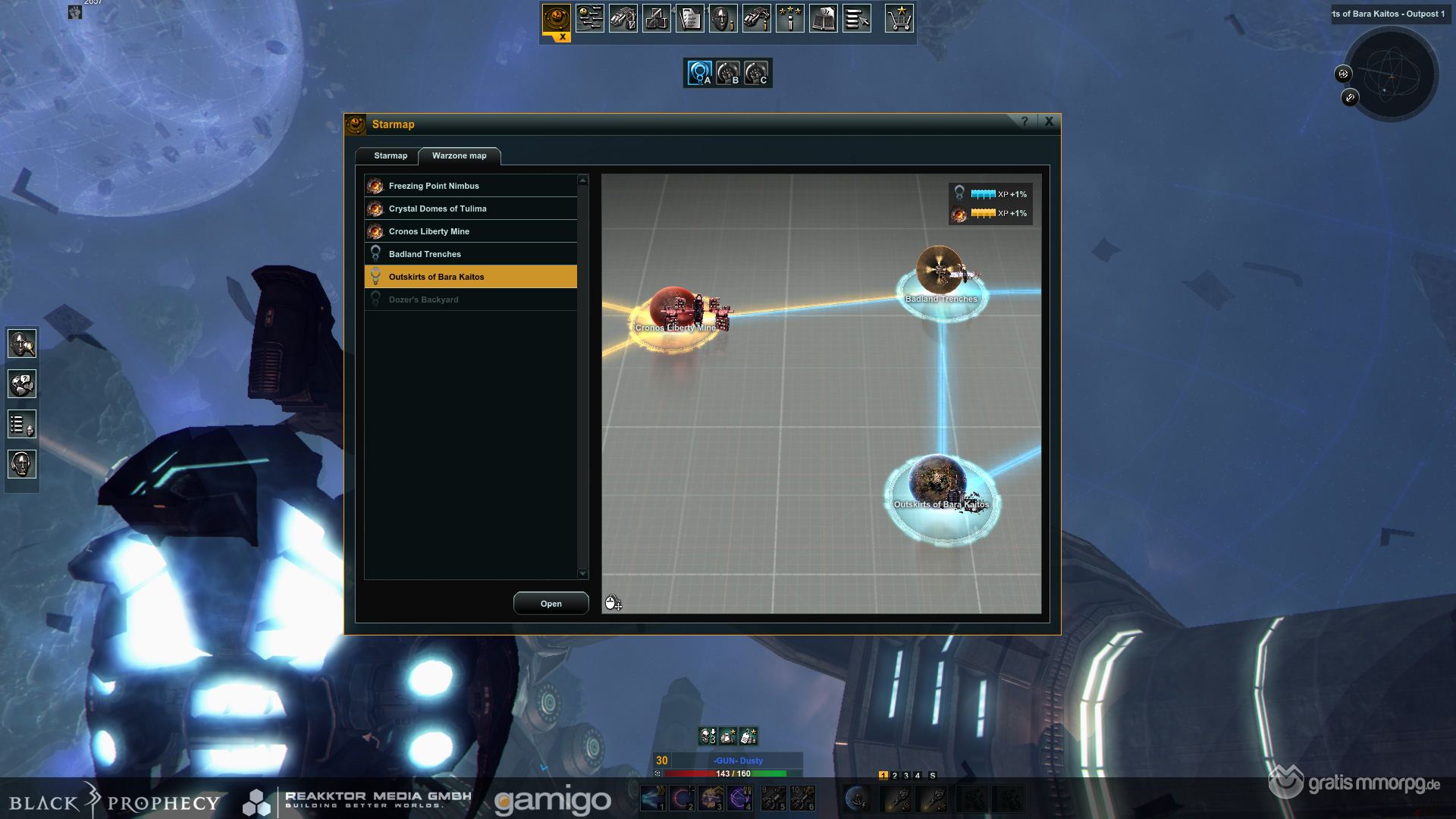Screen dimensions: 1456x819
Task: Open the pilot search icon on left
Action: tap(22, 344)
